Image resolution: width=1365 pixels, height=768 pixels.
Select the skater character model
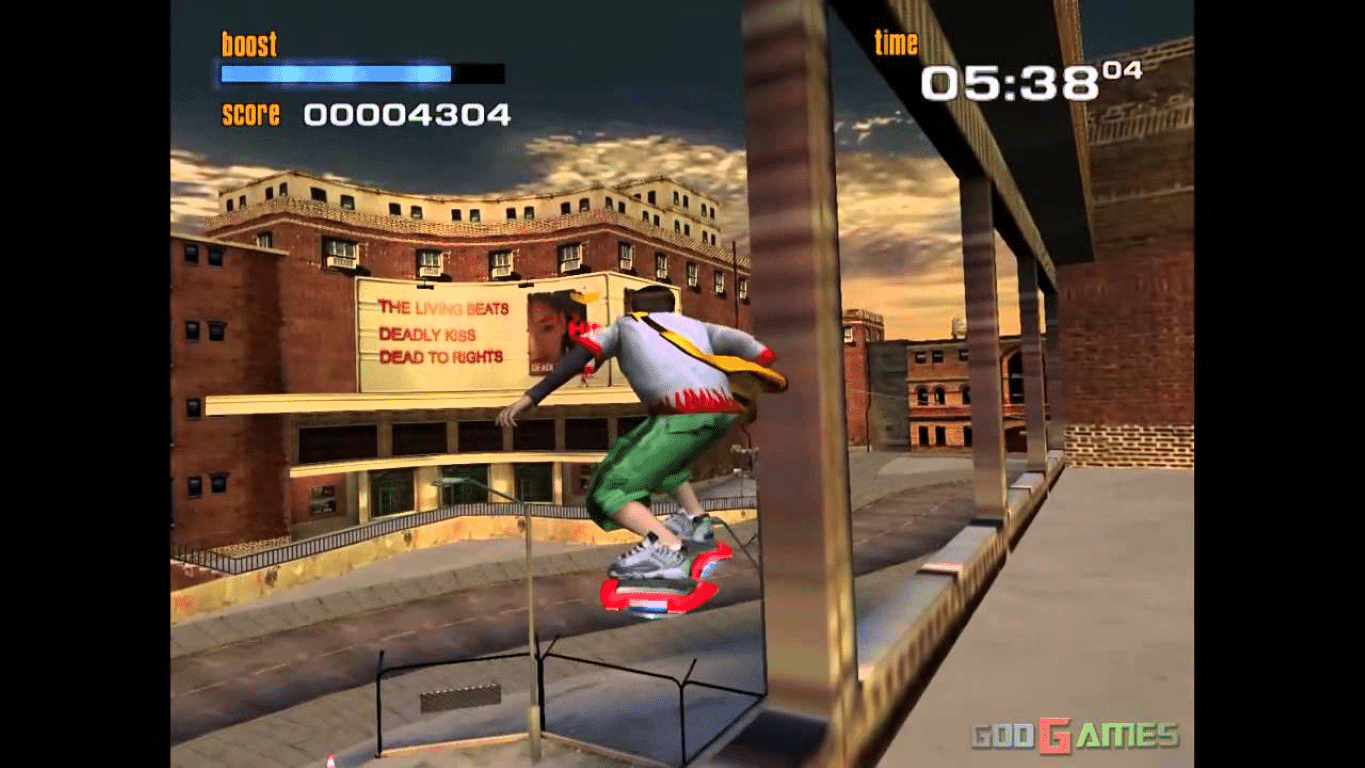tap(660, 420)
